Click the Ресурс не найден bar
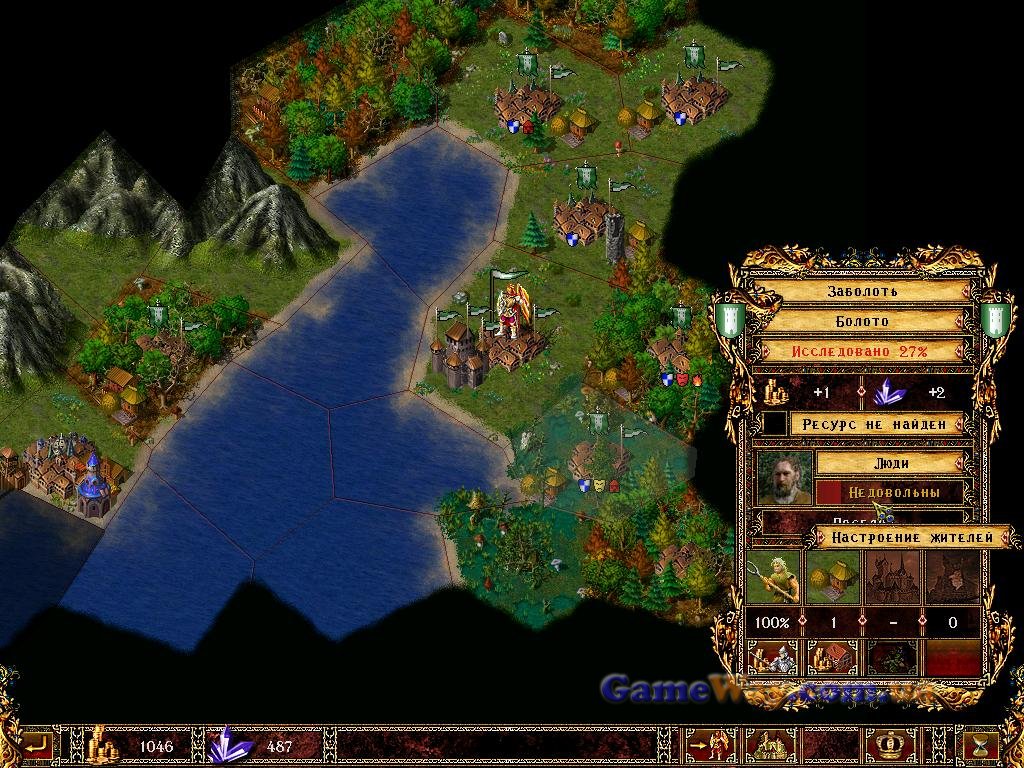Screen dimensions: 1024x768 (x=880, y=424)
